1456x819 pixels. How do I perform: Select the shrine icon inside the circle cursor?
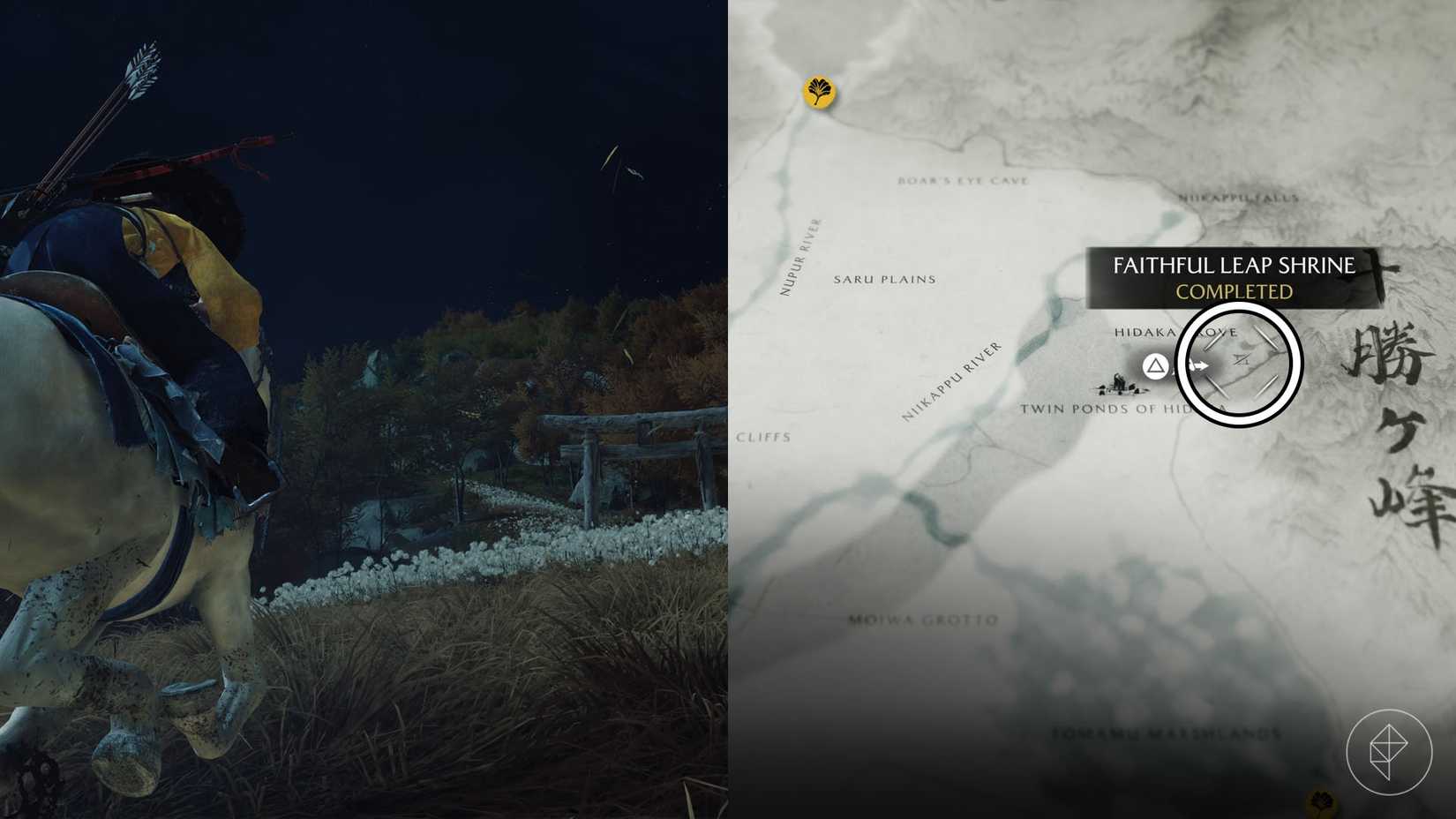pos(1240,359)
